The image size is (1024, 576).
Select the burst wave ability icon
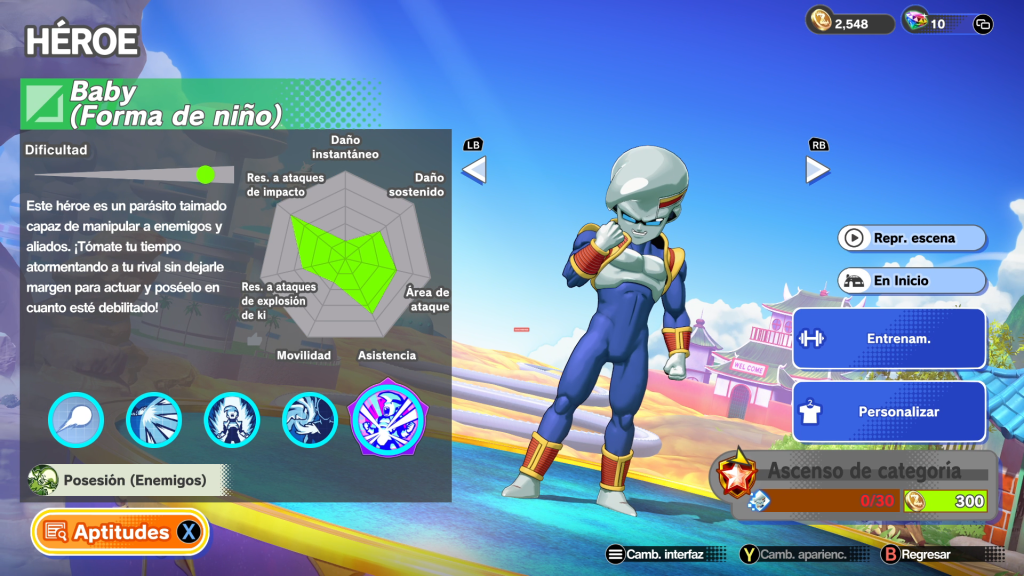tap(154, 419)
